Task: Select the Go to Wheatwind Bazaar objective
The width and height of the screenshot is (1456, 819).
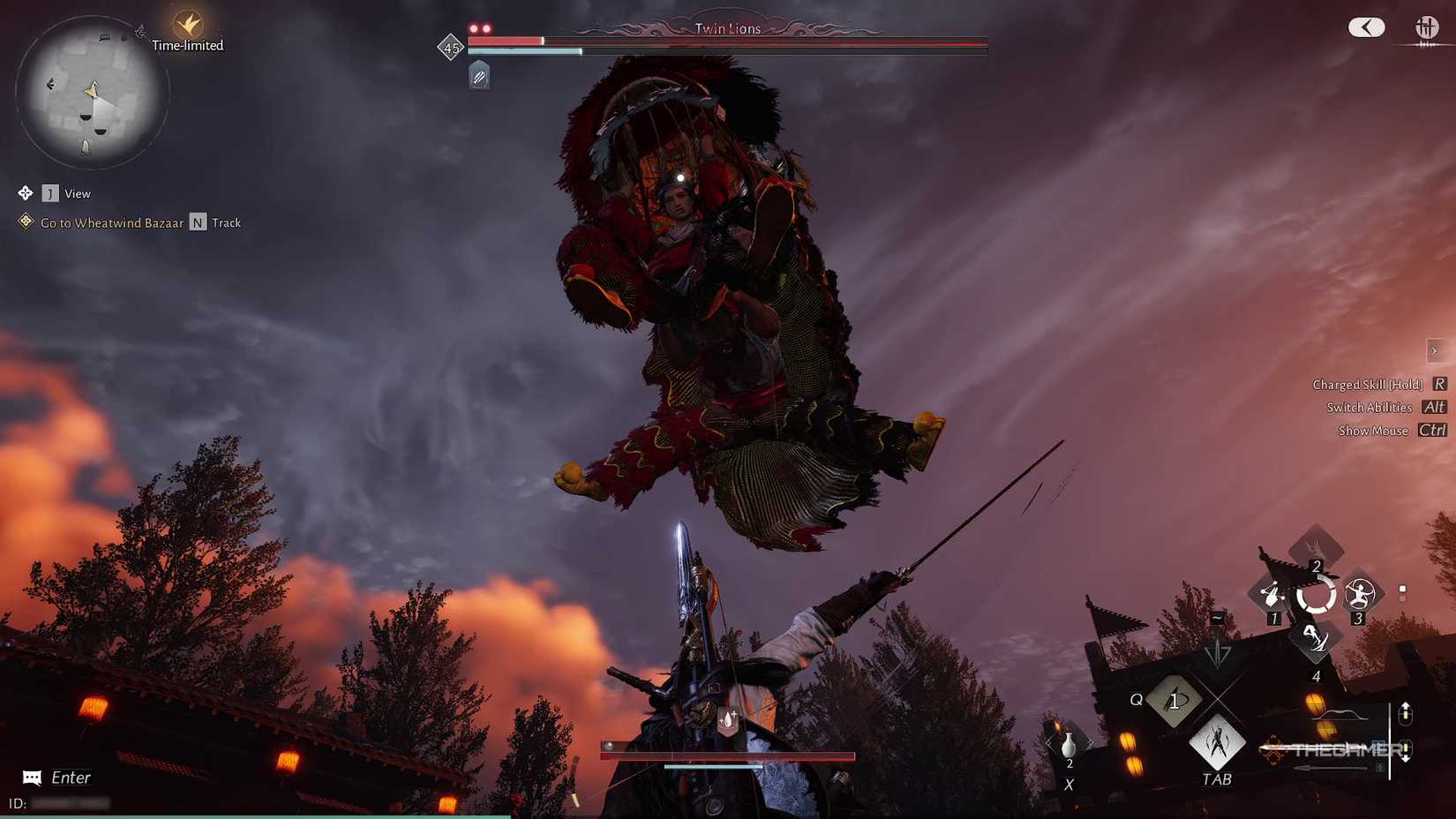Action: (x=112, y=222)
